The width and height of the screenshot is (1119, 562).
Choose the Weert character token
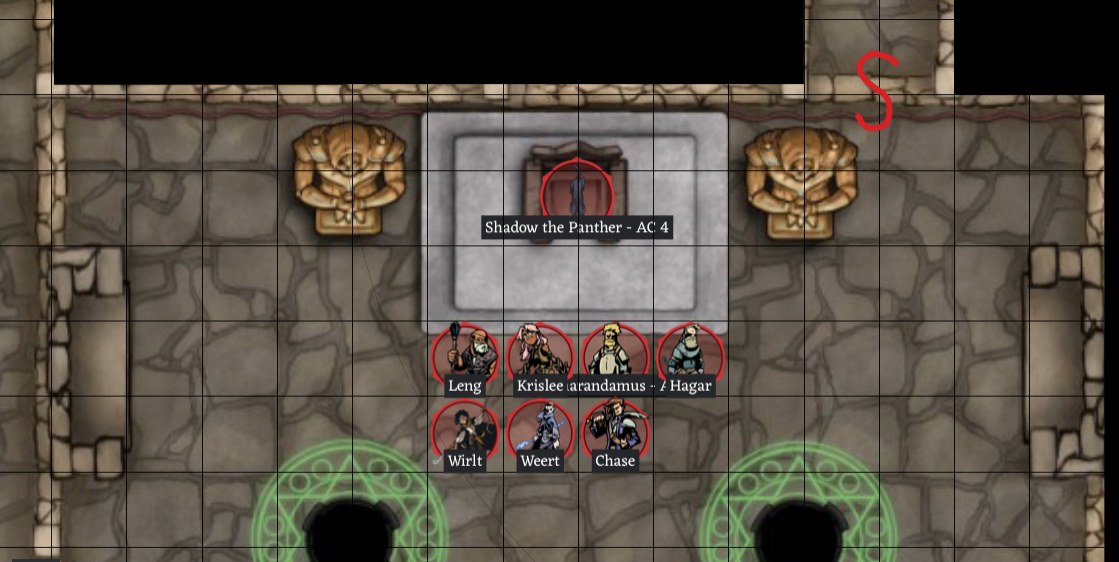tap(540, 430)
